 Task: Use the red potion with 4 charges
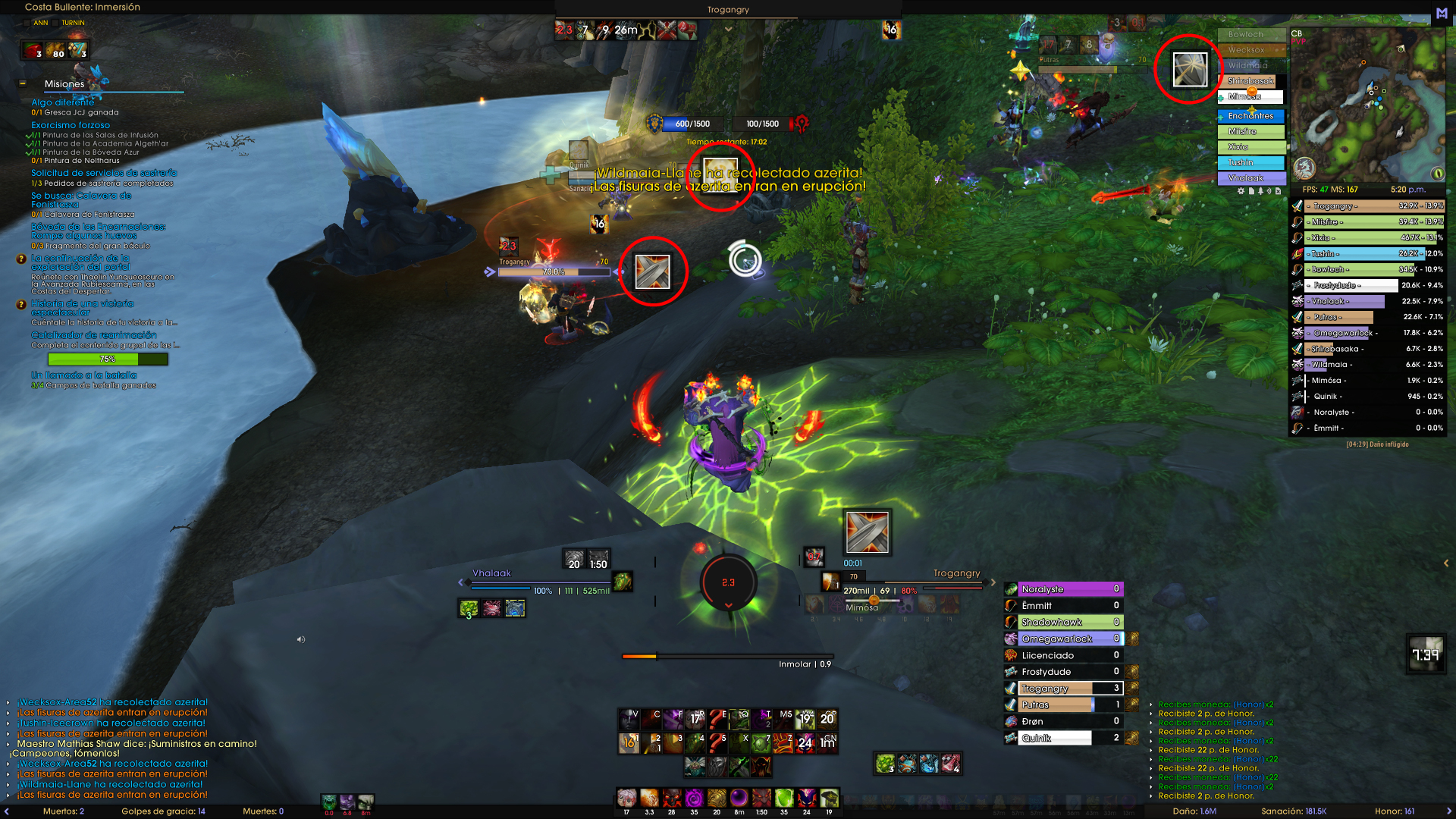951,764
